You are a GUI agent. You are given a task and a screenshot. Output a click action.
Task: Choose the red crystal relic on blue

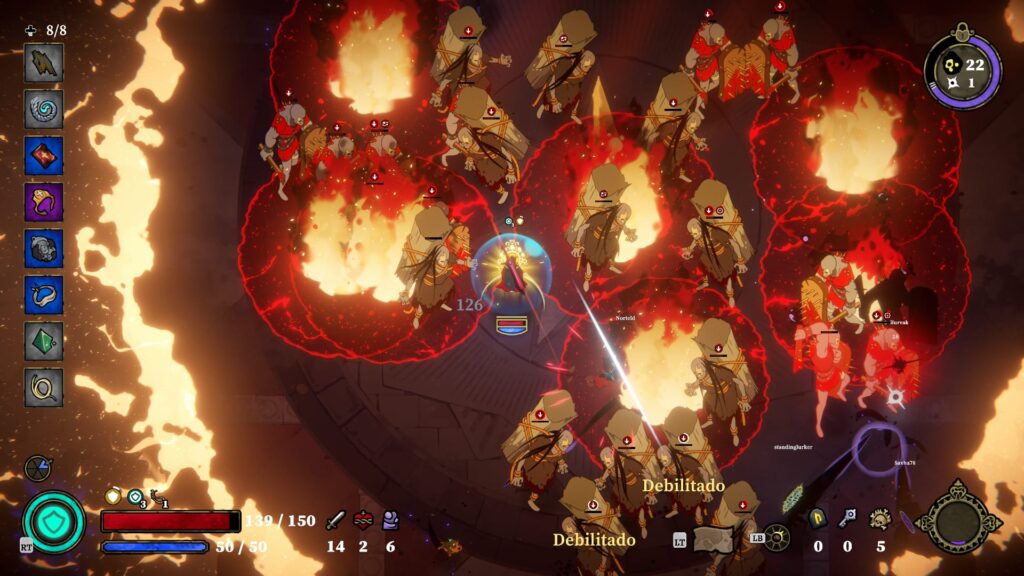(x=44, y=155)
